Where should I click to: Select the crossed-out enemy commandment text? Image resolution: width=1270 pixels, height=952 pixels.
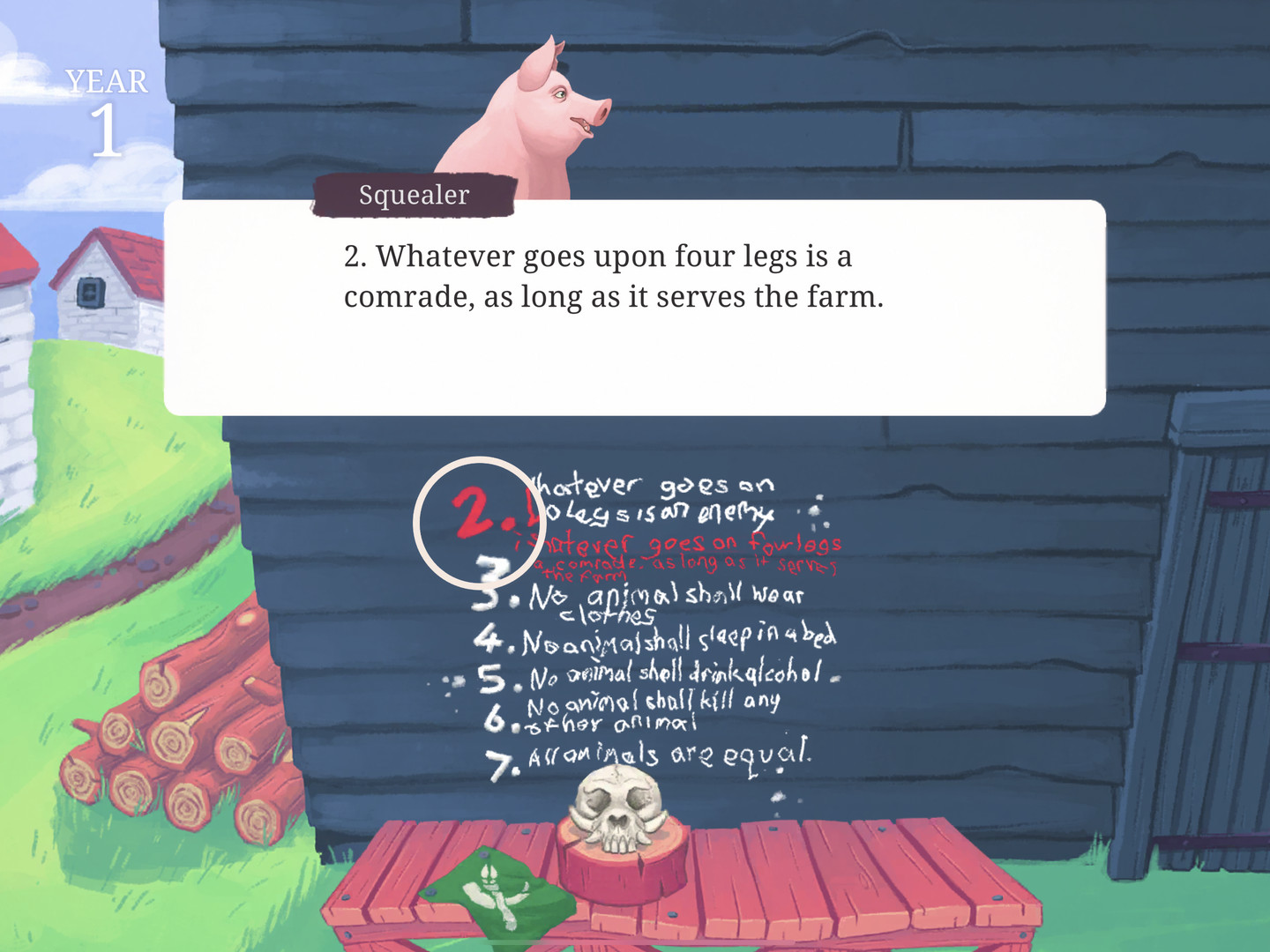pos(653,498)
